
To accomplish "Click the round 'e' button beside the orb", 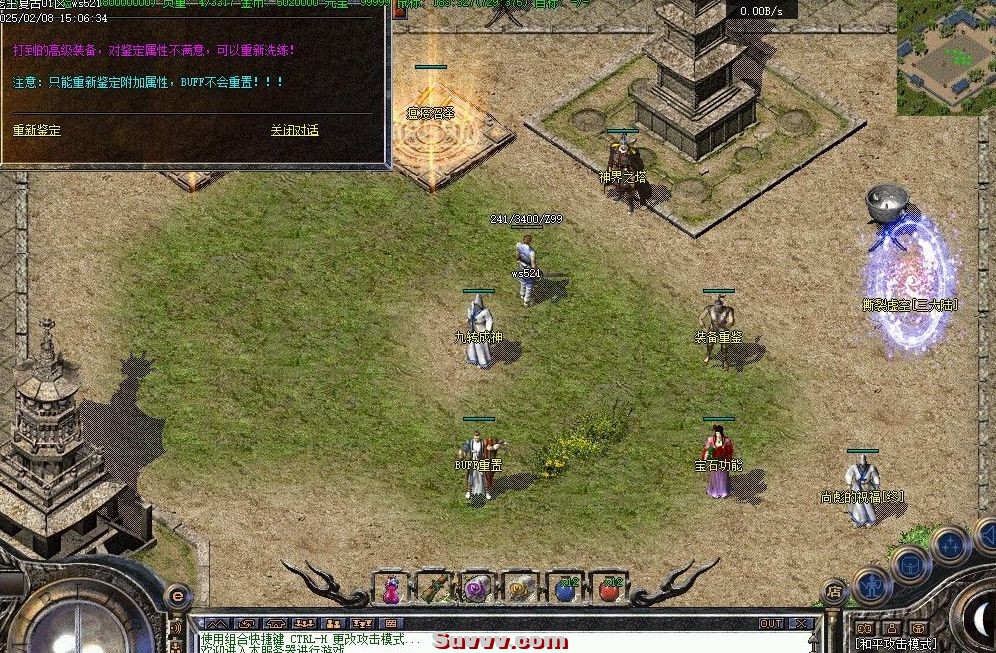I will (x=177, y=595).
